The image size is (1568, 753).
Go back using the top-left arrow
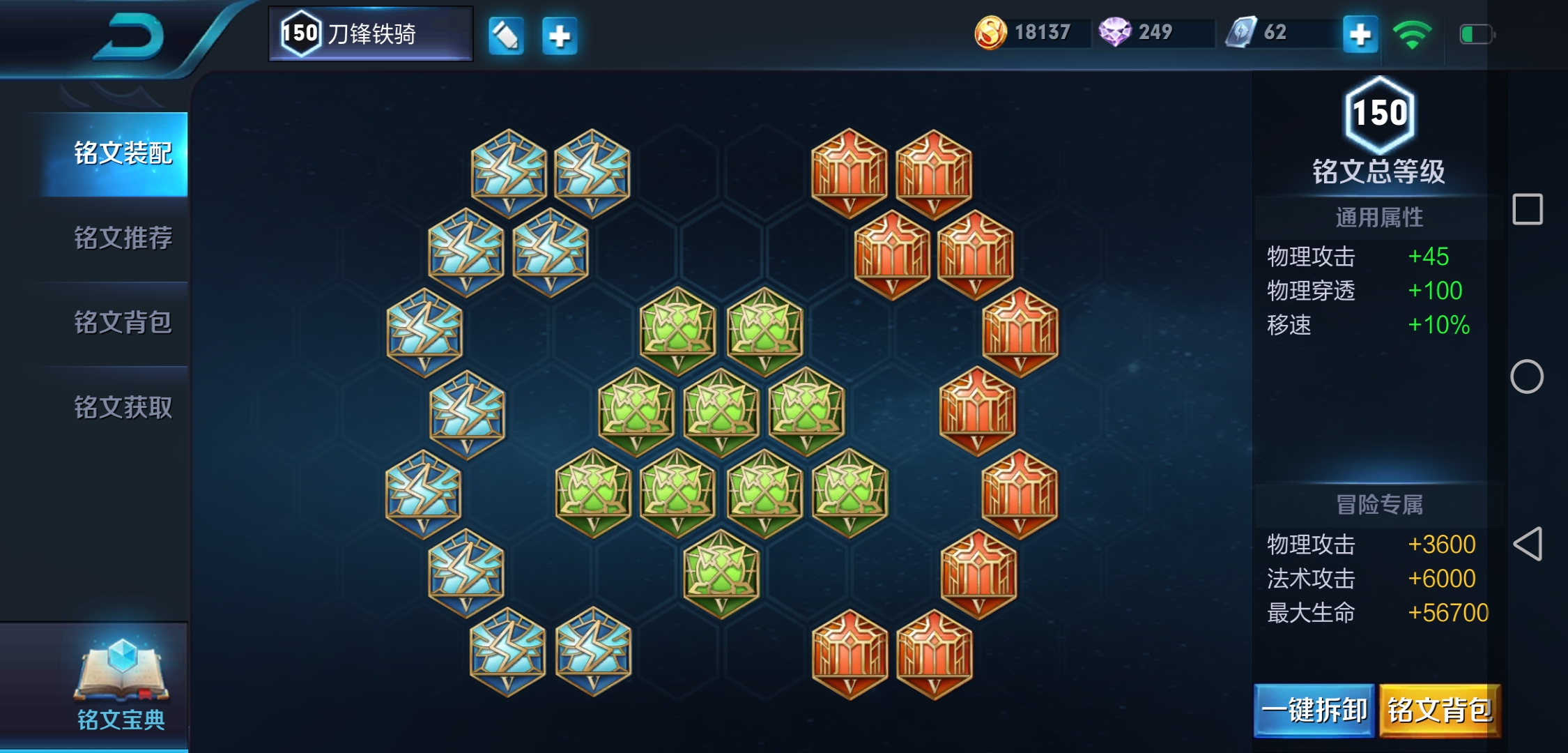pos(129,36)
